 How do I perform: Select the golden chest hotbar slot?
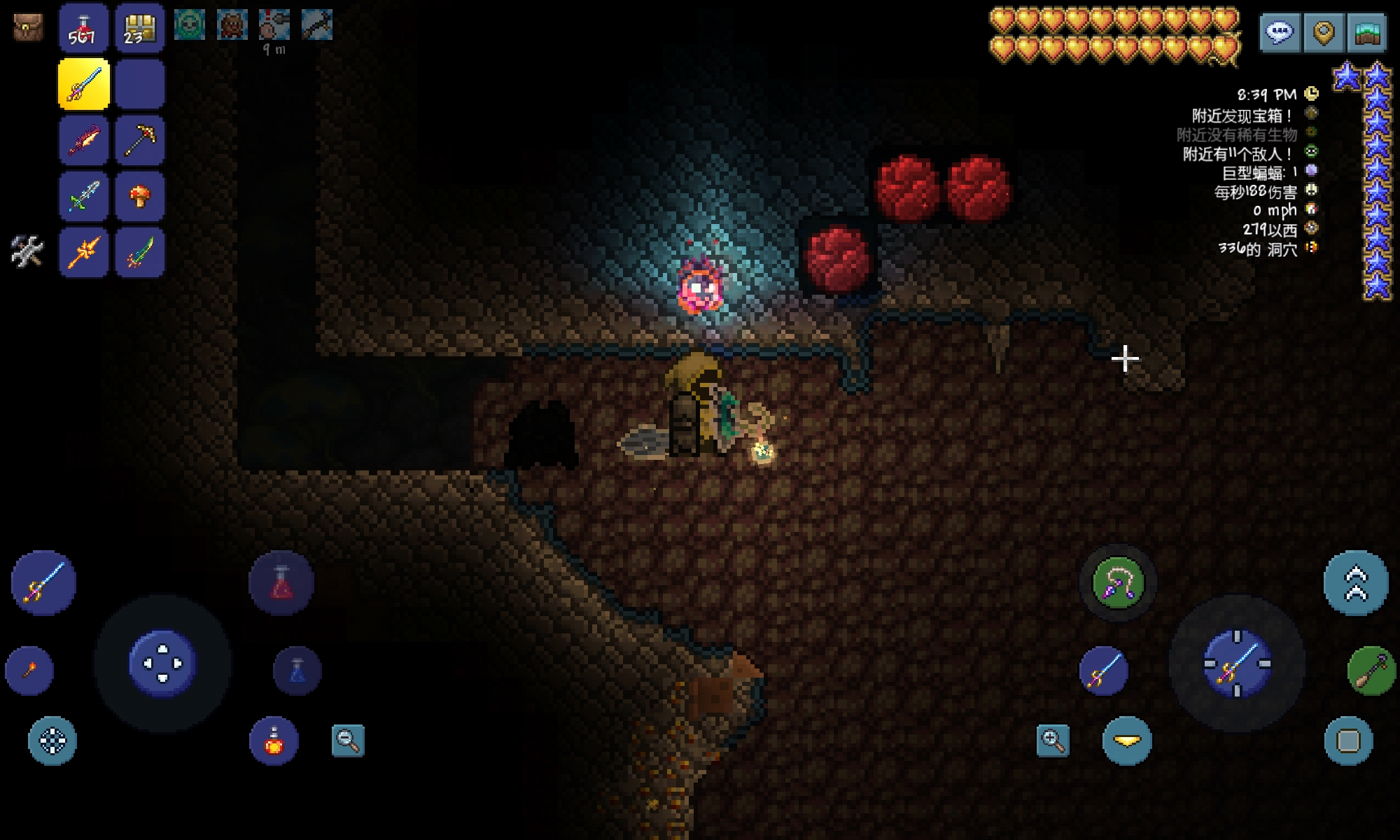click(139, 29)
